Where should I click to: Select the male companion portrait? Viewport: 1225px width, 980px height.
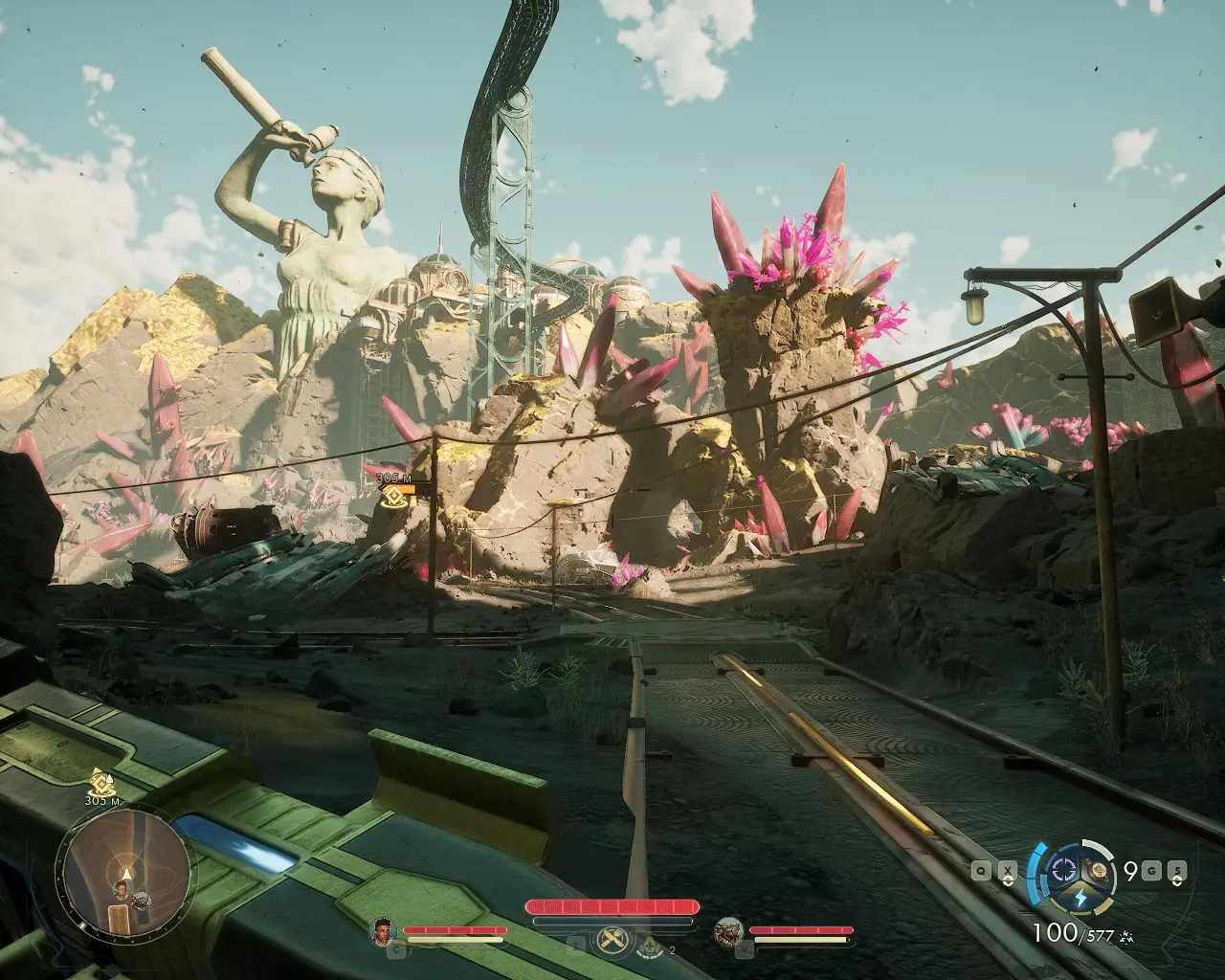[x=383, y=929]
